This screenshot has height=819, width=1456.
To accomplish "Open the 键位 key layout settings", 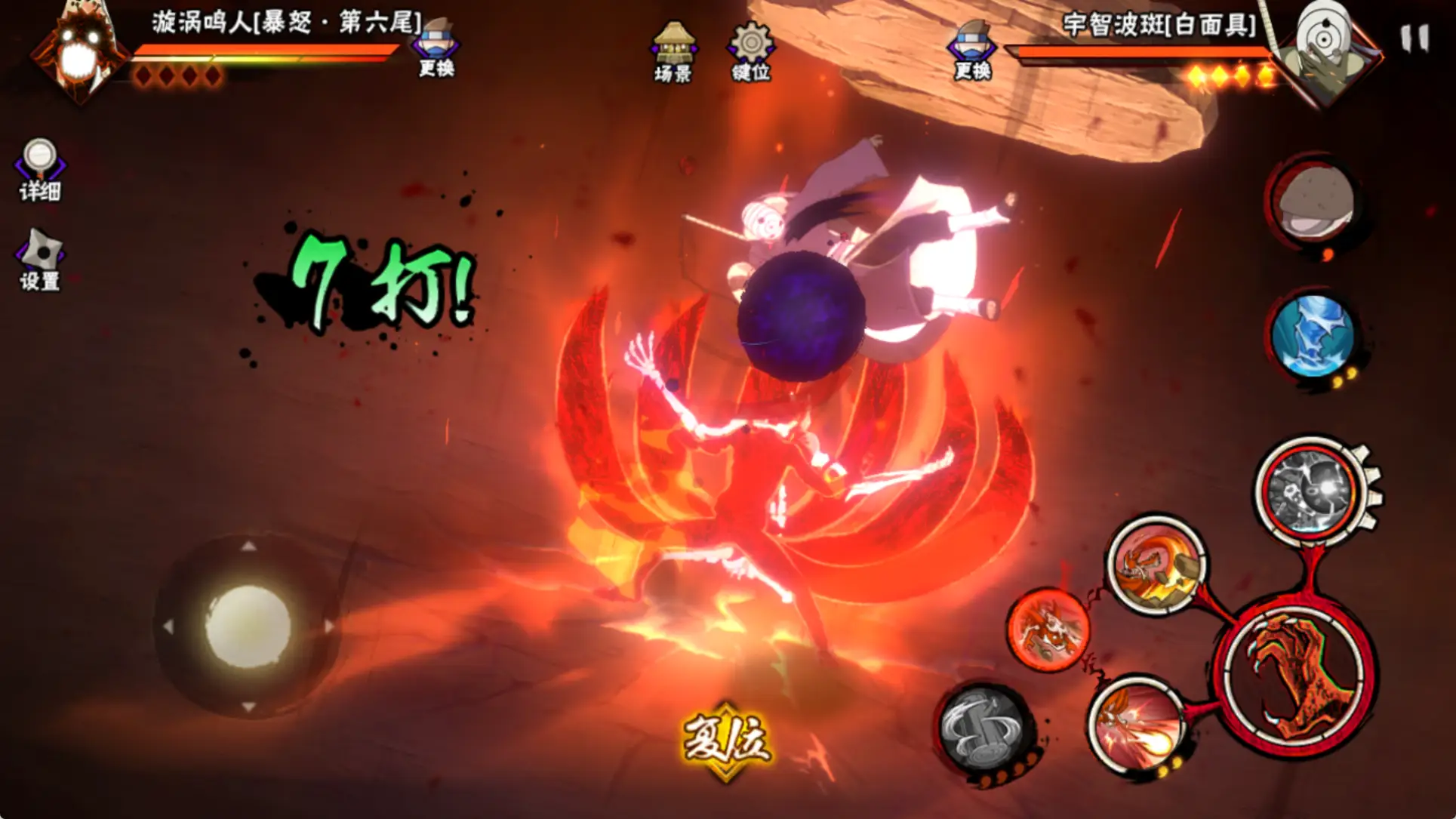I will 750,51.
